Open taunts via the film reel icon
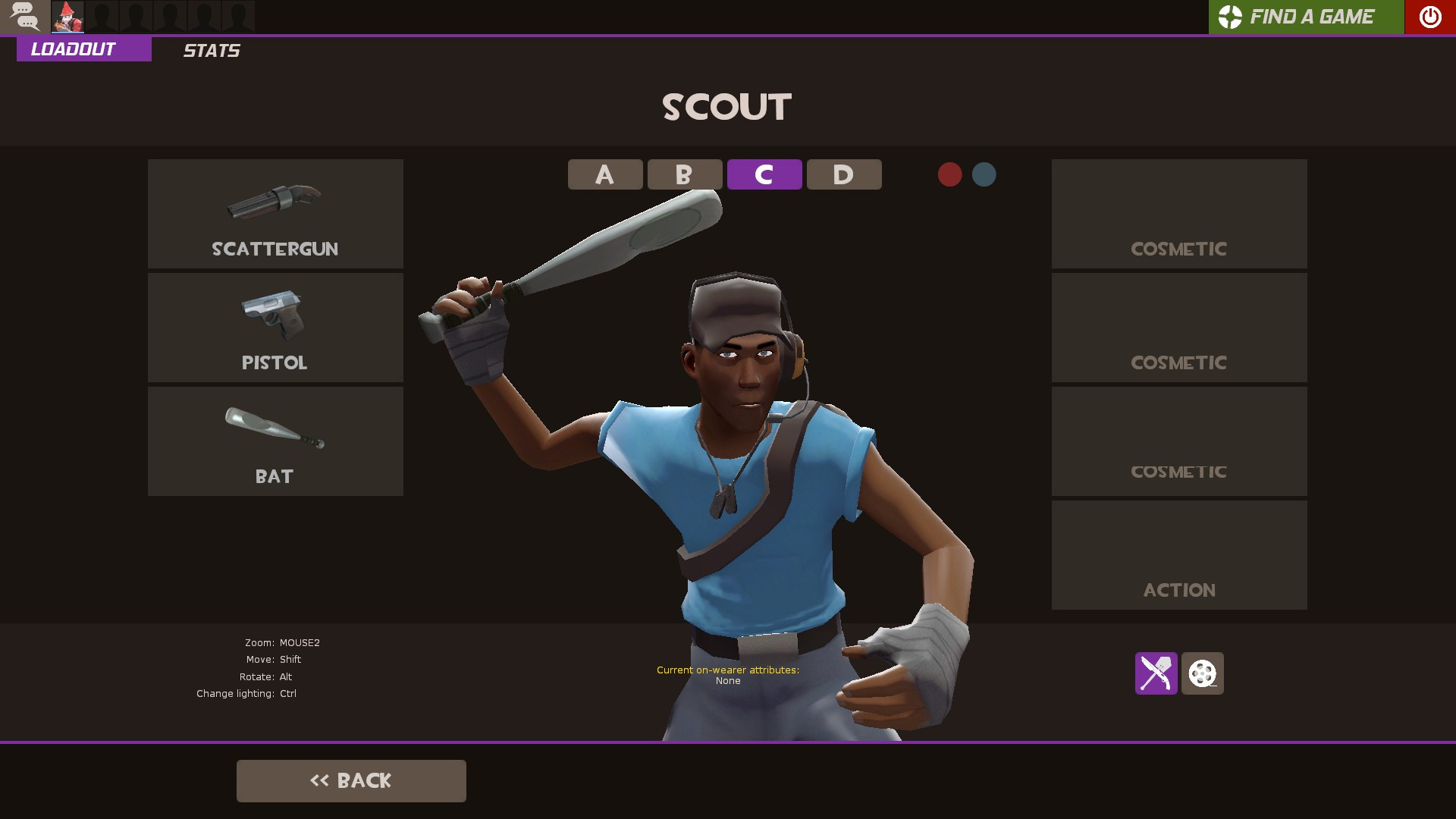The image size is (1456, 819). [x=1202, y=674]
